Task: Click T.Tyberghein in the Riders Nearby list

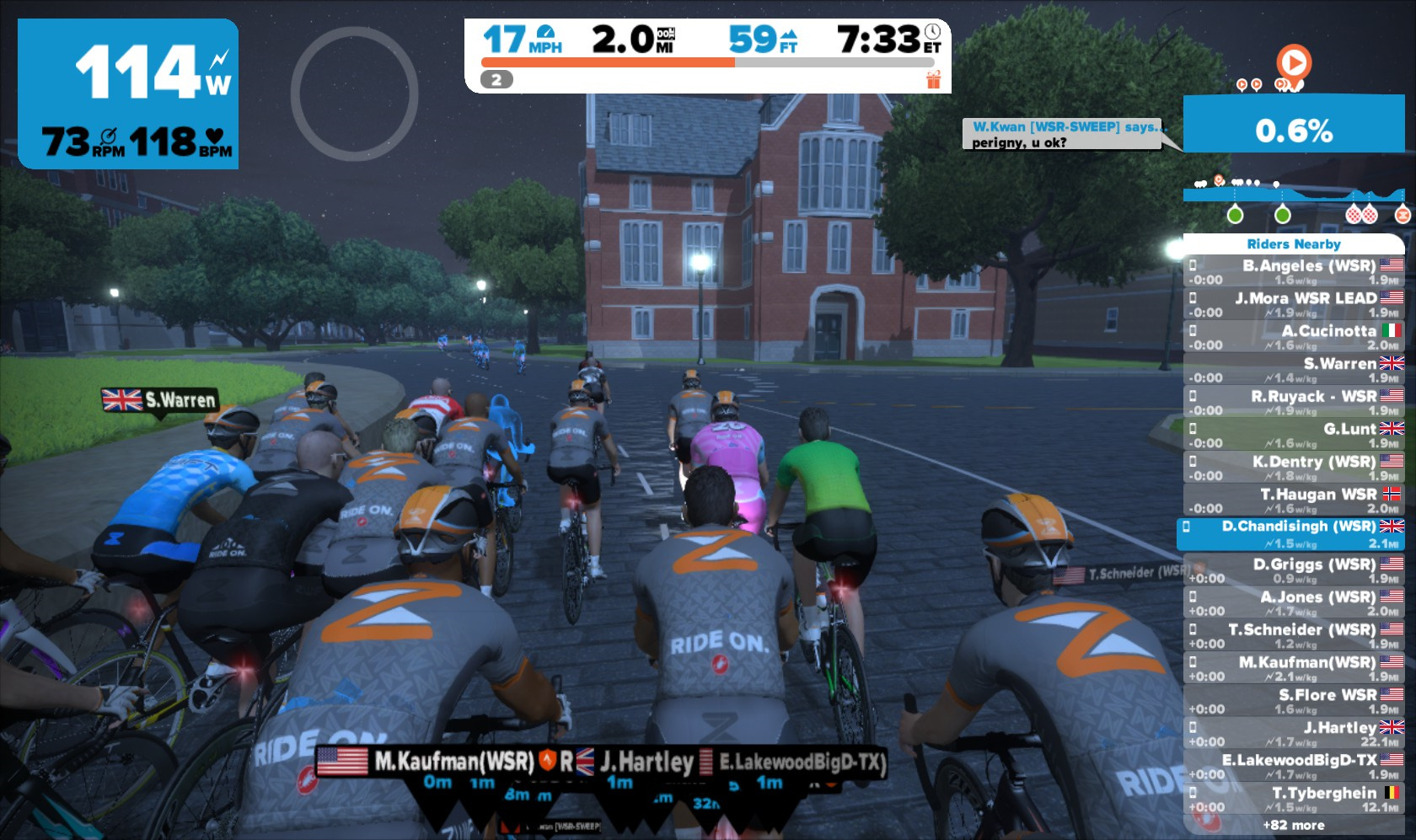Action: click(x=1294, y=799)
